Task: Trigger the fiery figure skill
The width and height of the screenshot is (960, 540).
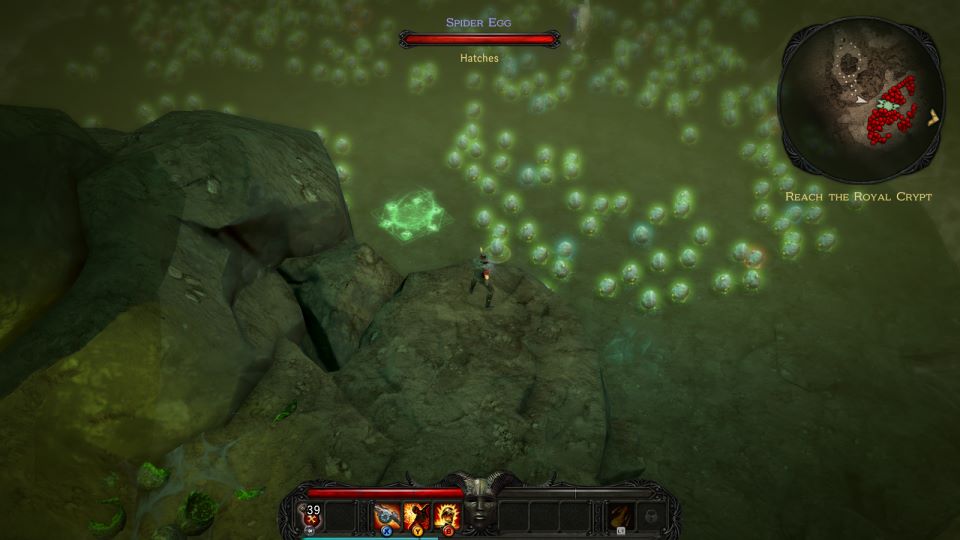Action: coord(416,516)
